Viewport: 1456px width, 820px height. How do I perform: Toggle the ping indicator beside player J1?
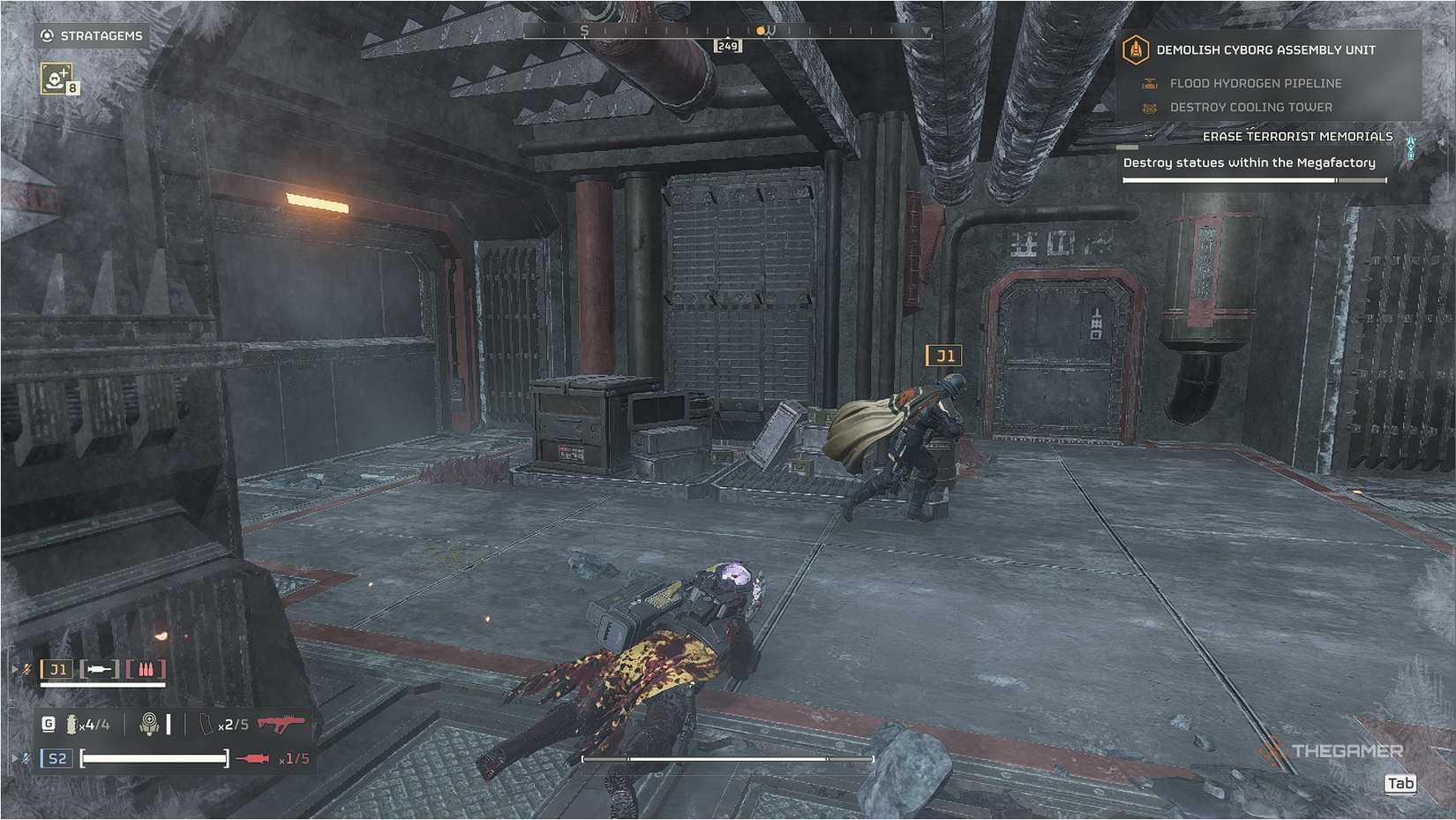tap(25, 670)
